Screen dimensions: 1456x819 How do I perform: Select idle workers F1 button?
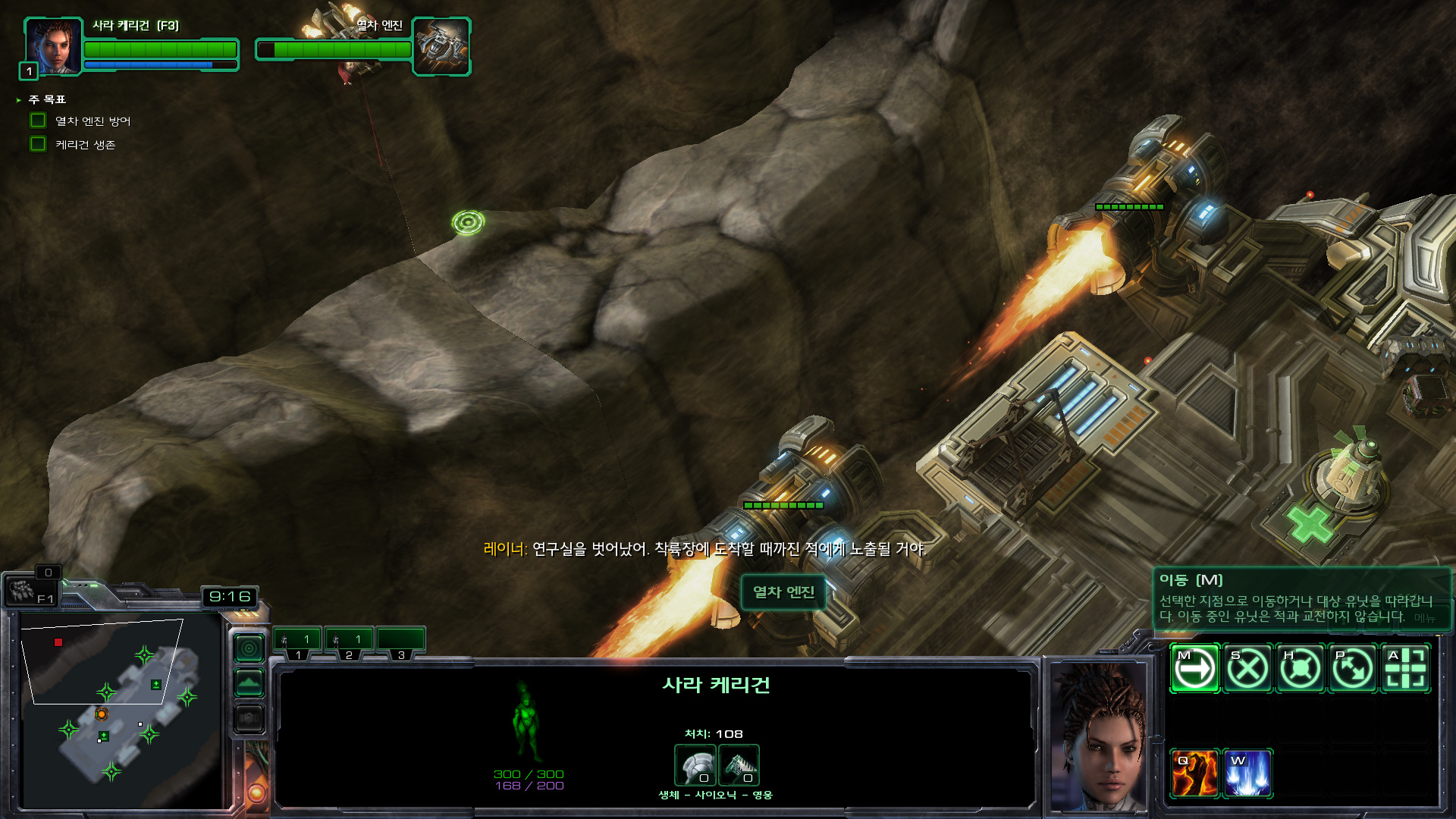[x=30, y=591]
